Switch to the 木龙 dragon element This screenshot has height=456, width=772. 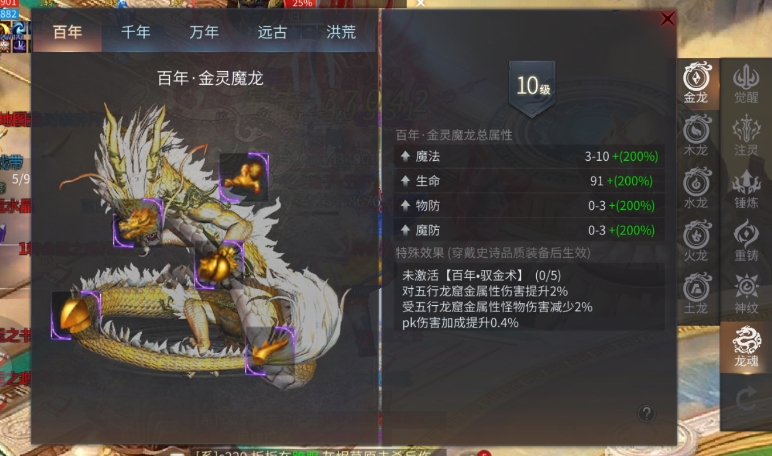point(695,135)
